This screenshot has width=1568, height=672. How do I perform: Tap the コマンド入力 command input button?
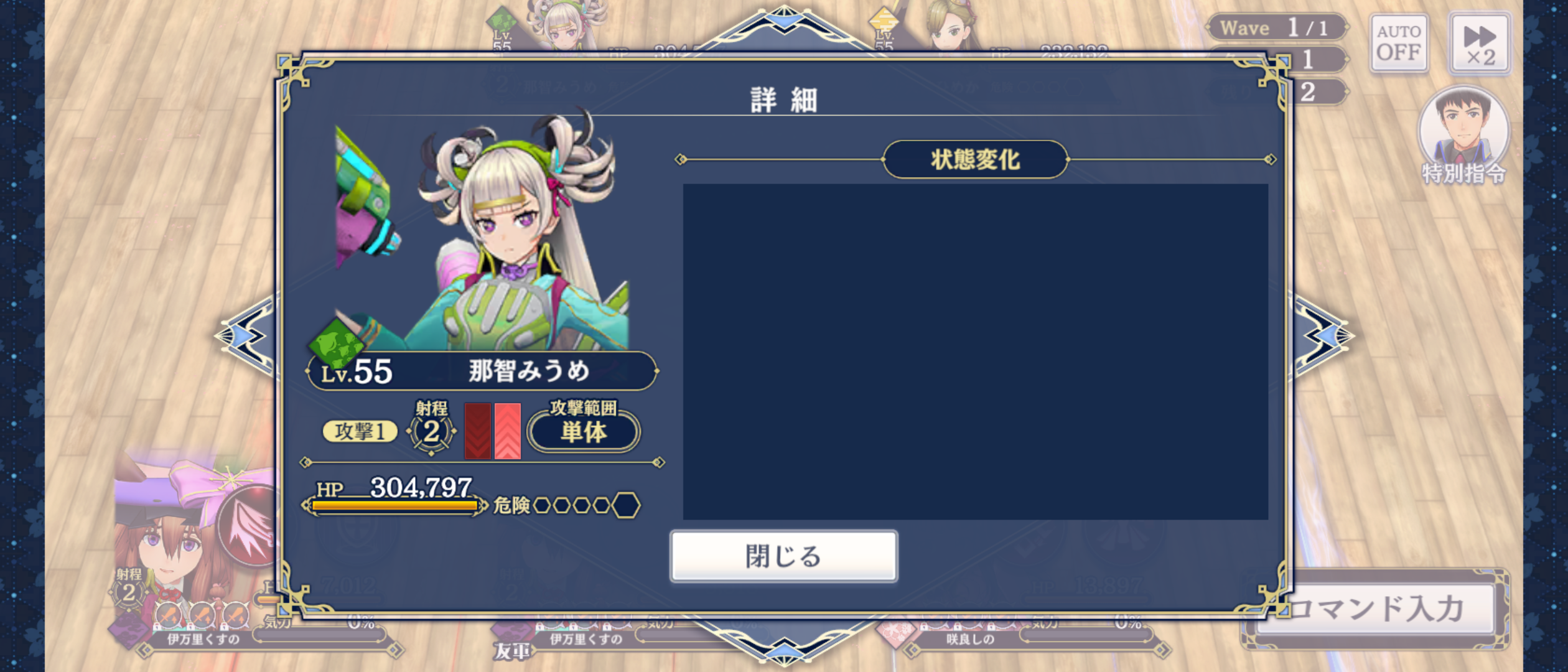pos(1375,609)
